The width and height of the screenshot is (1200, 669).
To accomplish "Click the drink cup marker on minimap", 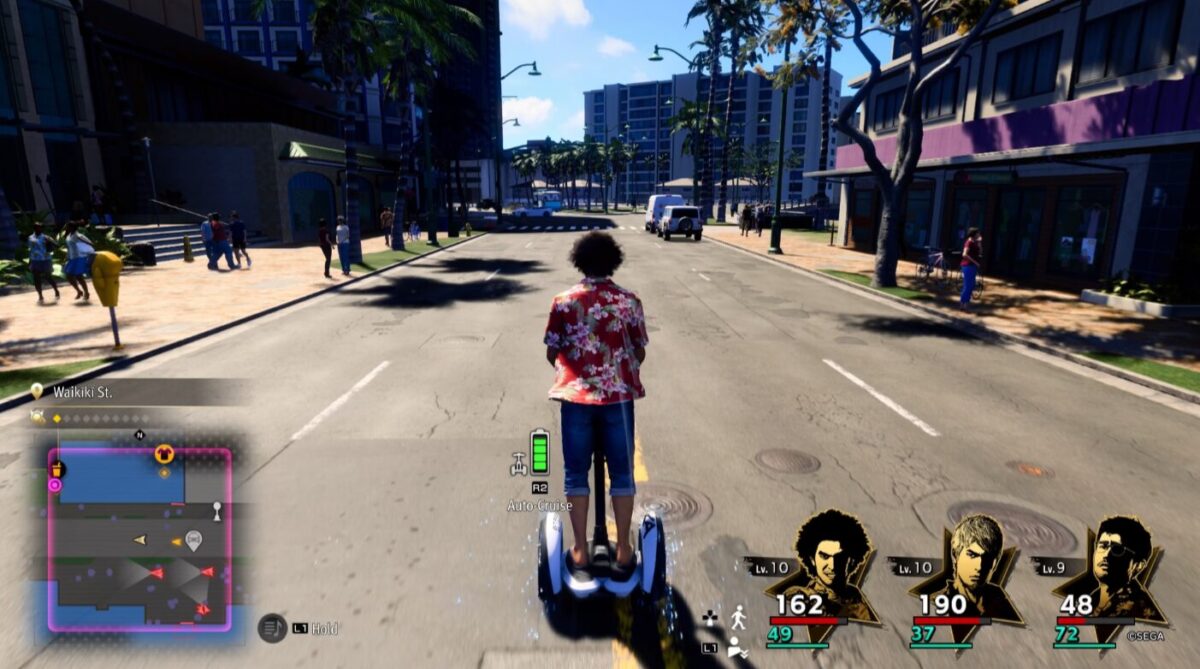I will [x=58, y=468].
